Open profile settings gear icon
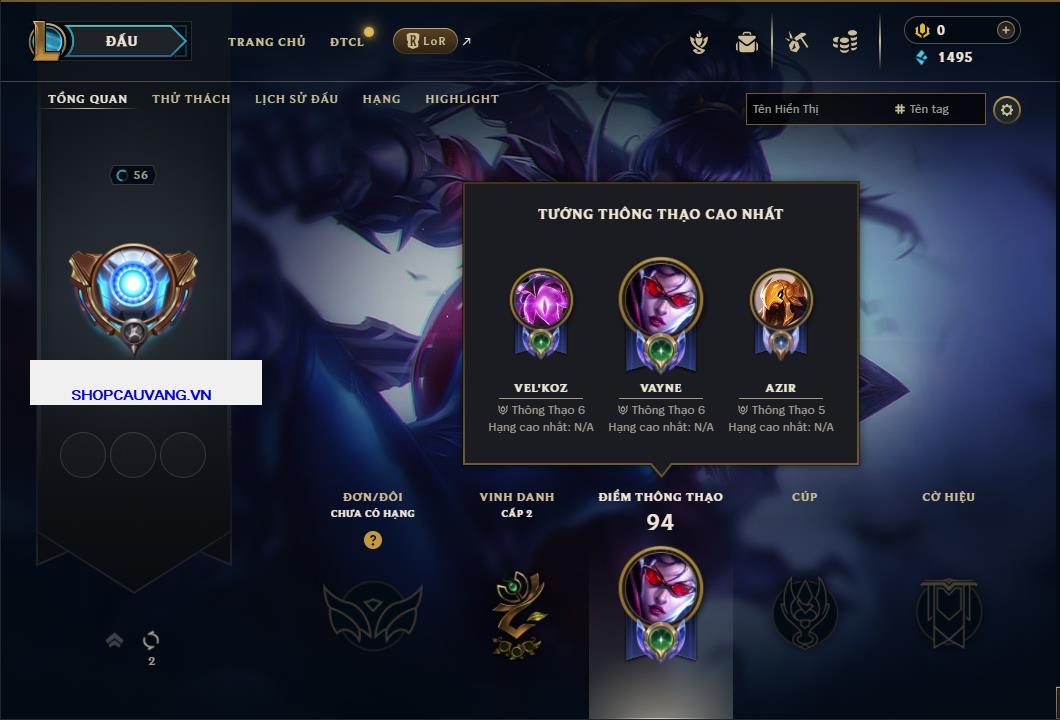The width and height of the screenshot is (1060, 720). pyautogui.click(x=1007, y=109)
